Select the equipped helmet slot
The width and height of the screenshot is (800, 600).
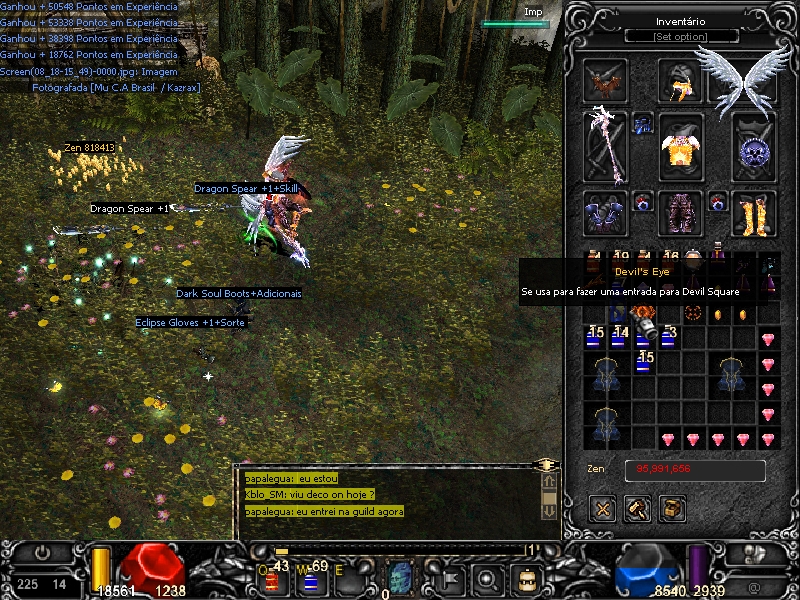[681, 82]
